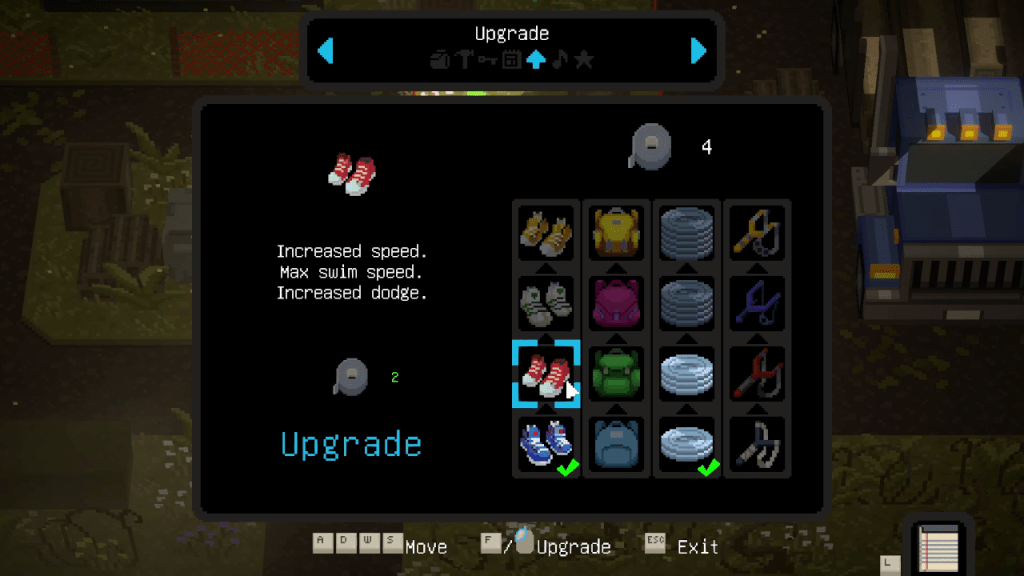Viewport: 1024px width, 576px height.
Task: Go to the previous menu with the left arrow
Action: coord(326,50)
